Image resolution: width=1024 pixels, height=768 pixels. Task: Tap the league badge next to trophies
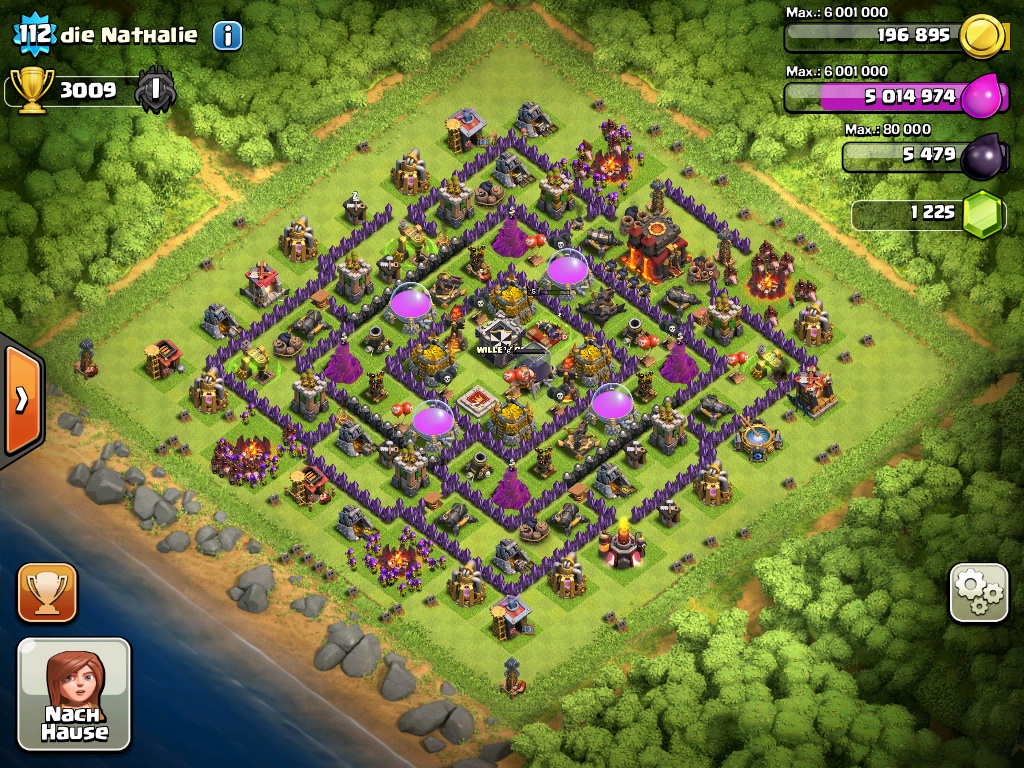click(156, 90)
